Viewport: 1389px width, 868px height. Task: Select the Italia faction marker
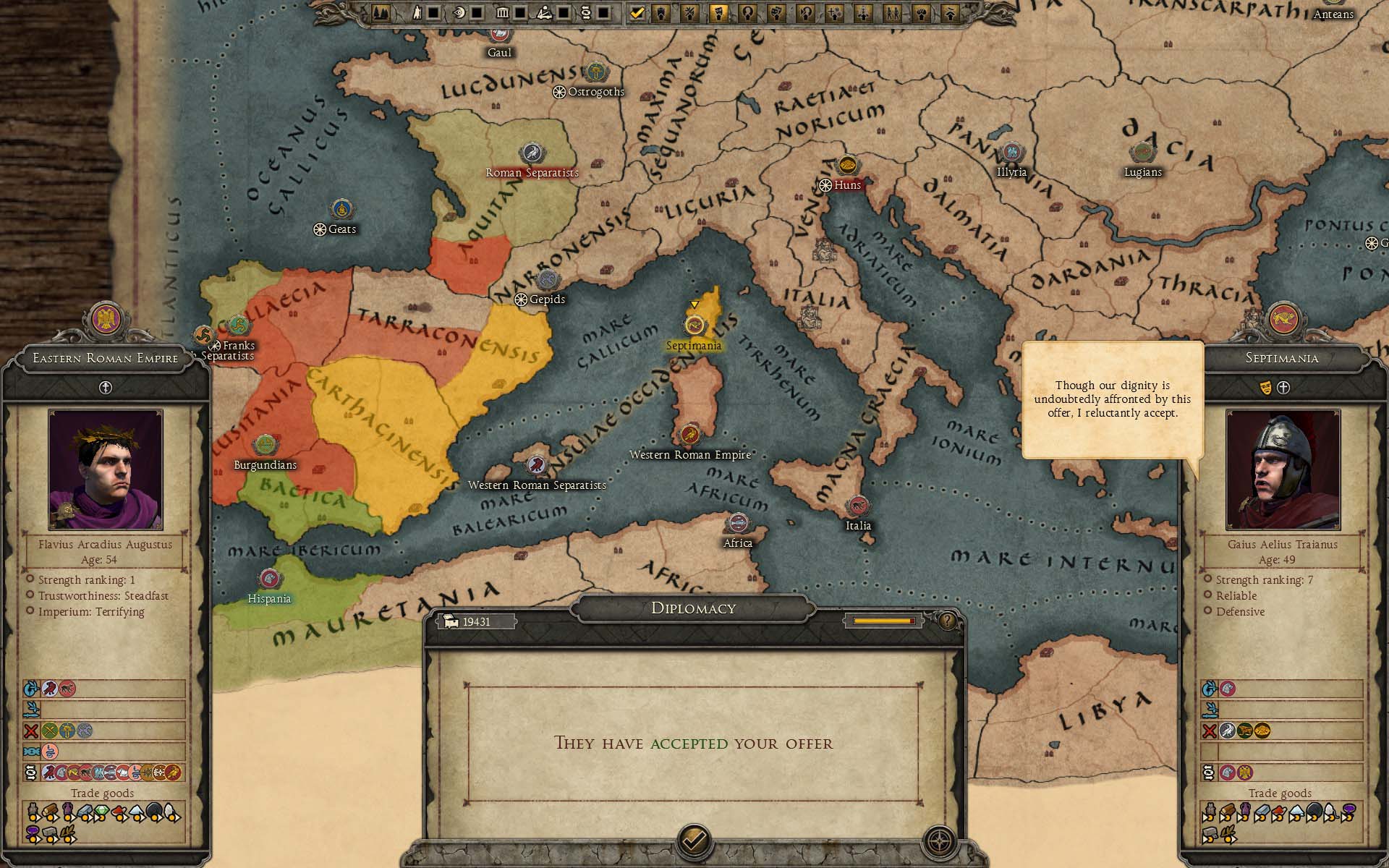tap(858, 506)
